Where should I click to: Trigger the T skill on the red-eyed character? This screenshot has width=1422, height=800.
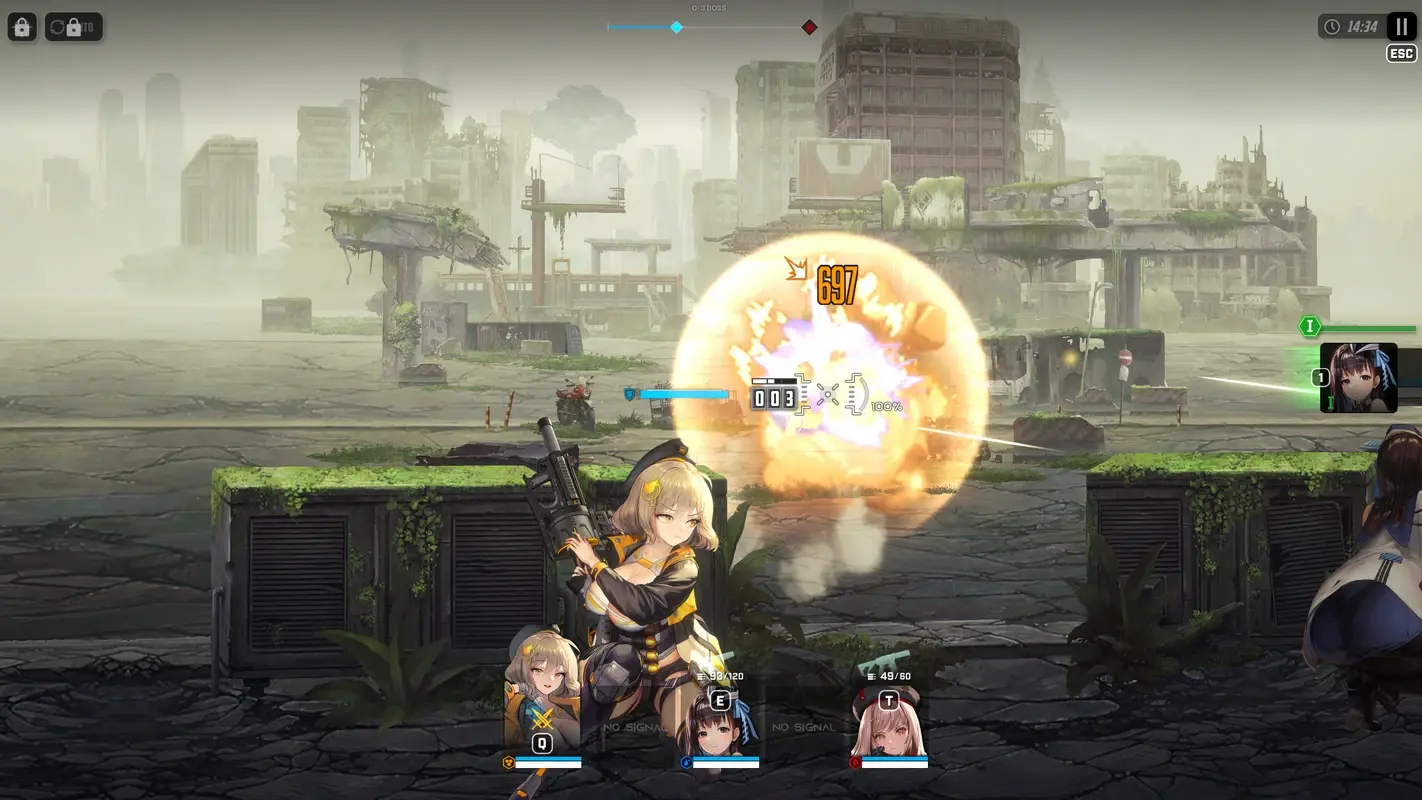(888, 701)
